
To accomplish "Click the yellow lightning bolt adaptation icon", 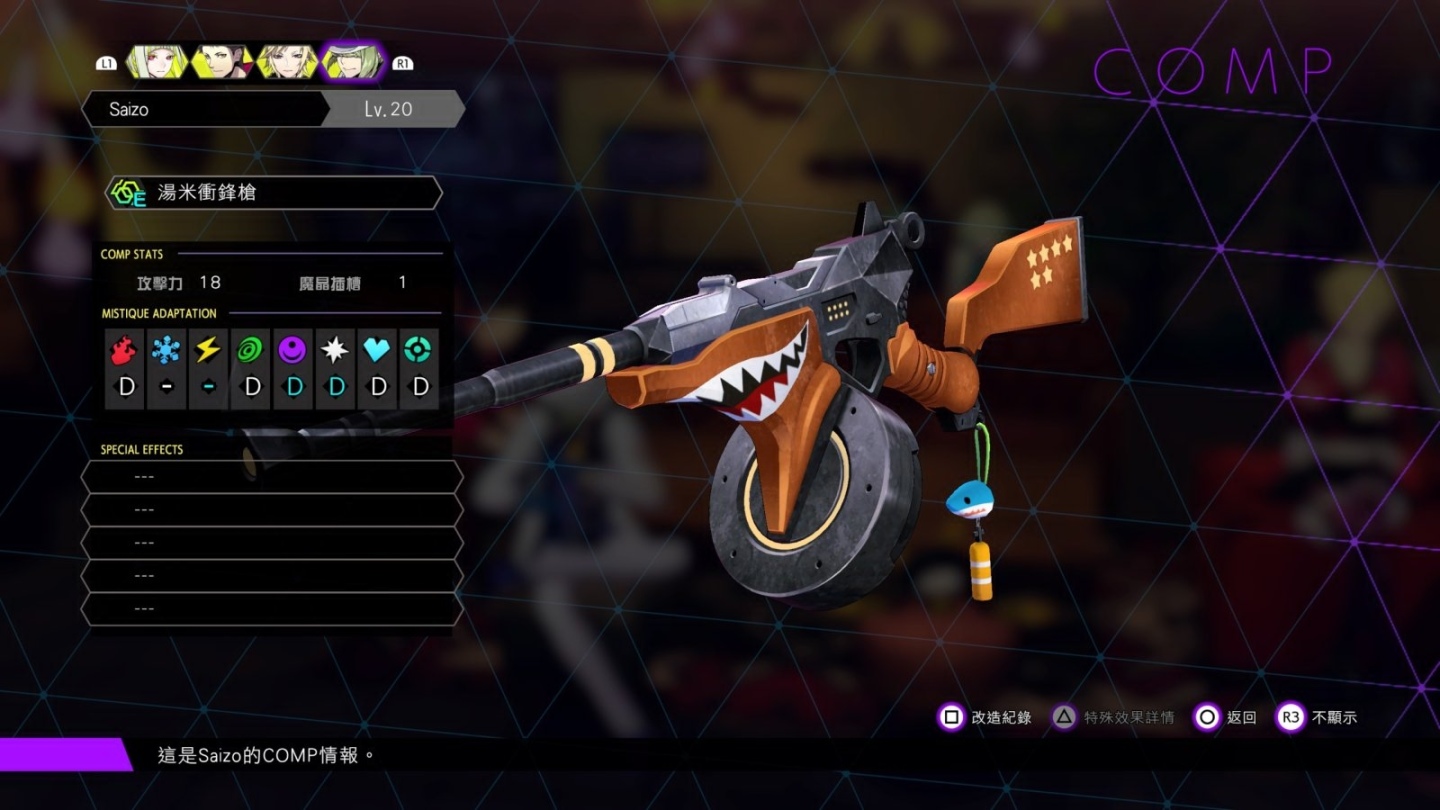I will pos(208,350).
